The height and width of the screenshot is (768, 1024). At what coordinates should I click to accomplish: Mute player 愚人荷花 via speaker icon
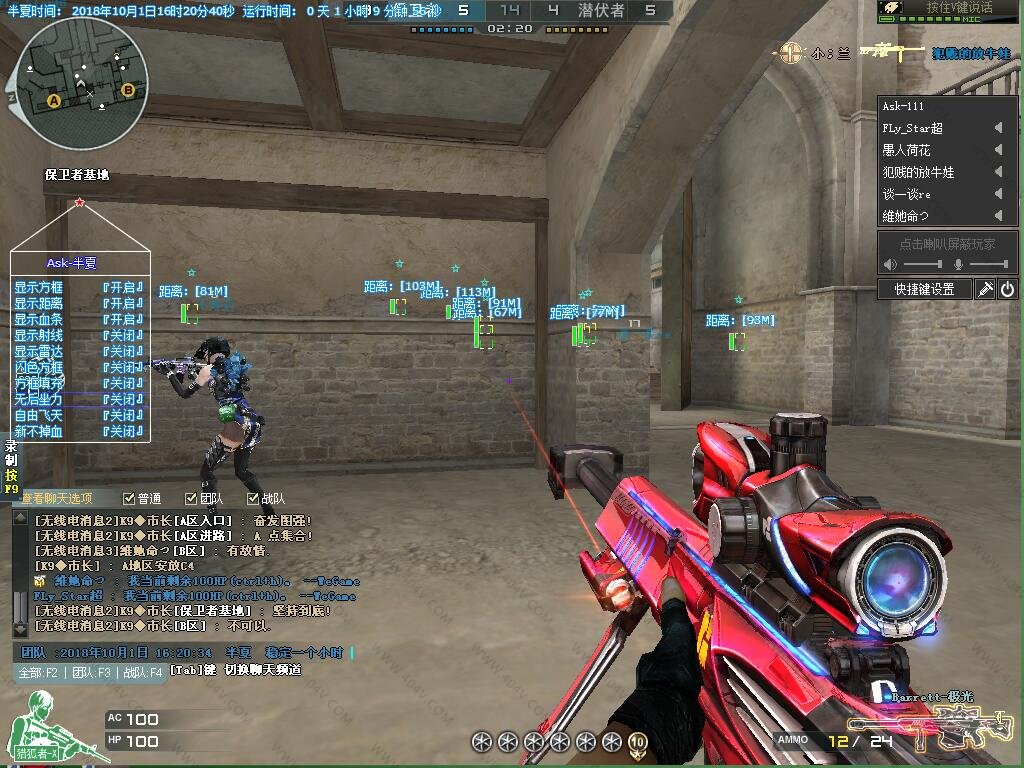(x=997, y=150)
